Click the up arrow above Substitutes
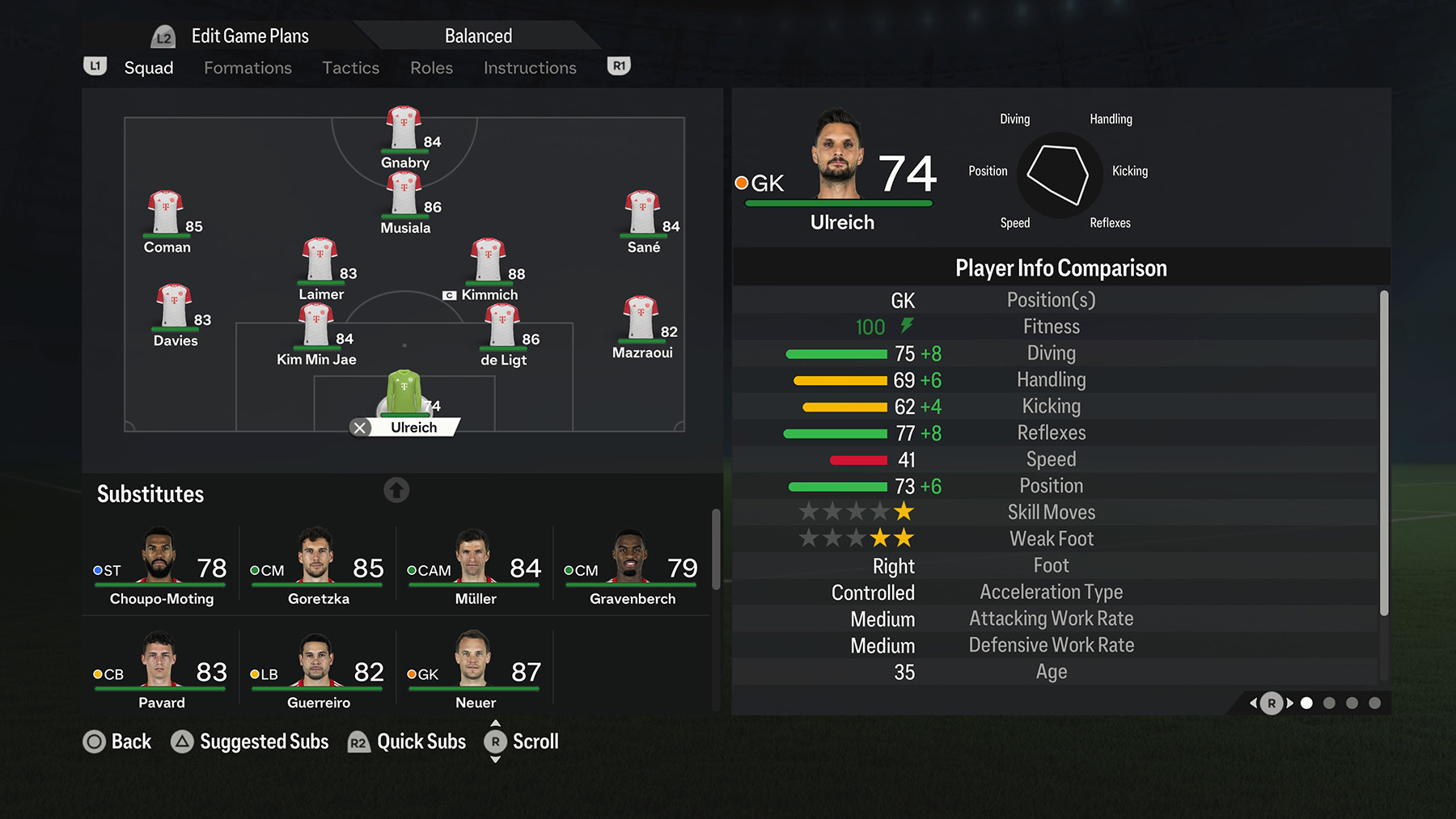 coord(396,490)
